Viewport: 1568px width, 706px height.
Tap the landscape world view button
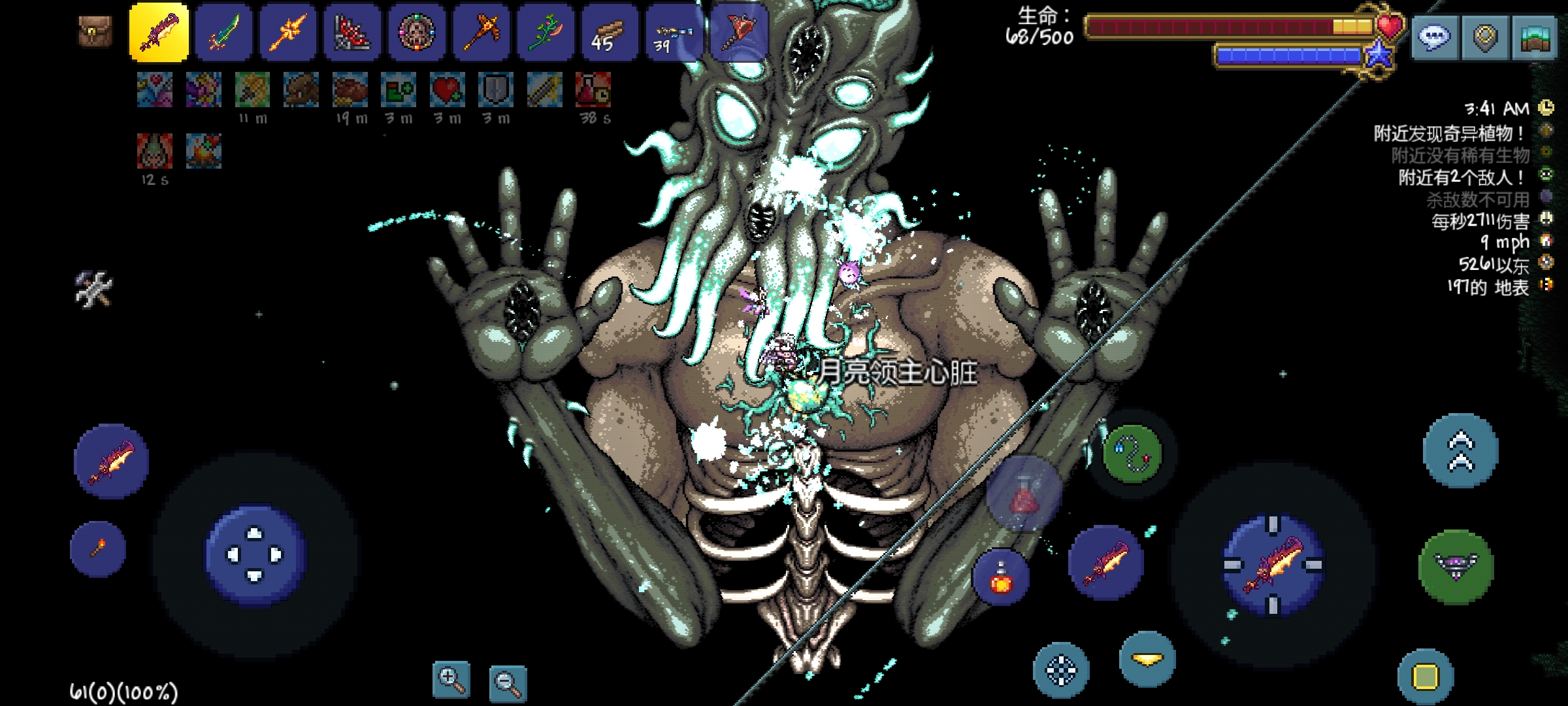pos(1534,38)
